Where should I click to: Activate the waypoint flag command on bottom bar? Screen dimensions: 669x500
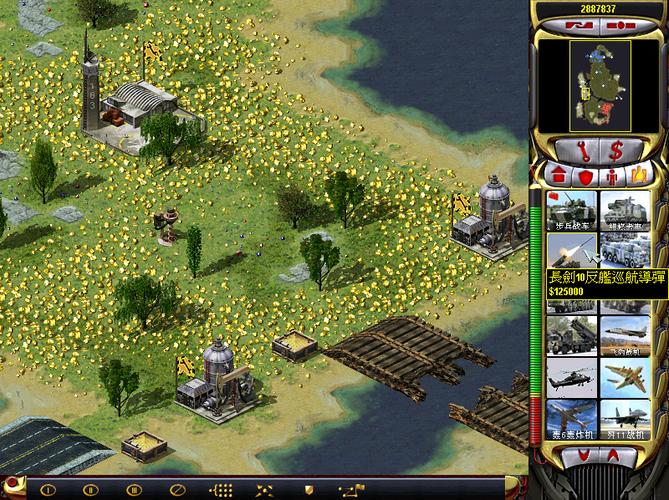[x=351, y=490]
